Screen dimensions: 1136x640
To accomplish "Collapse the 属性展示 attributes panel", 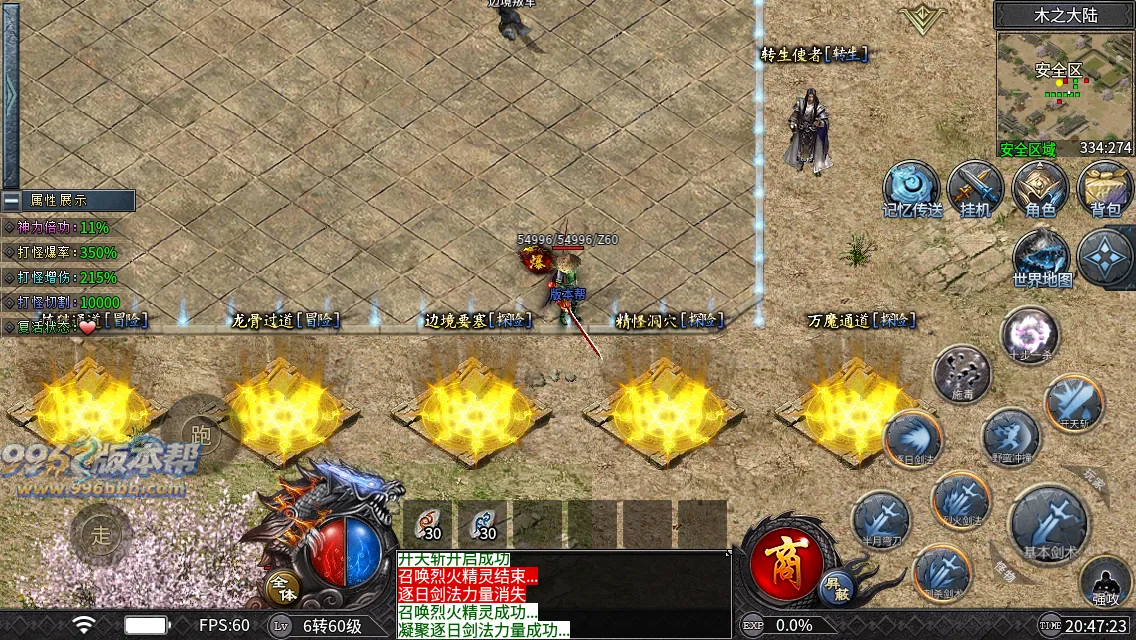I will pos(11,200).
